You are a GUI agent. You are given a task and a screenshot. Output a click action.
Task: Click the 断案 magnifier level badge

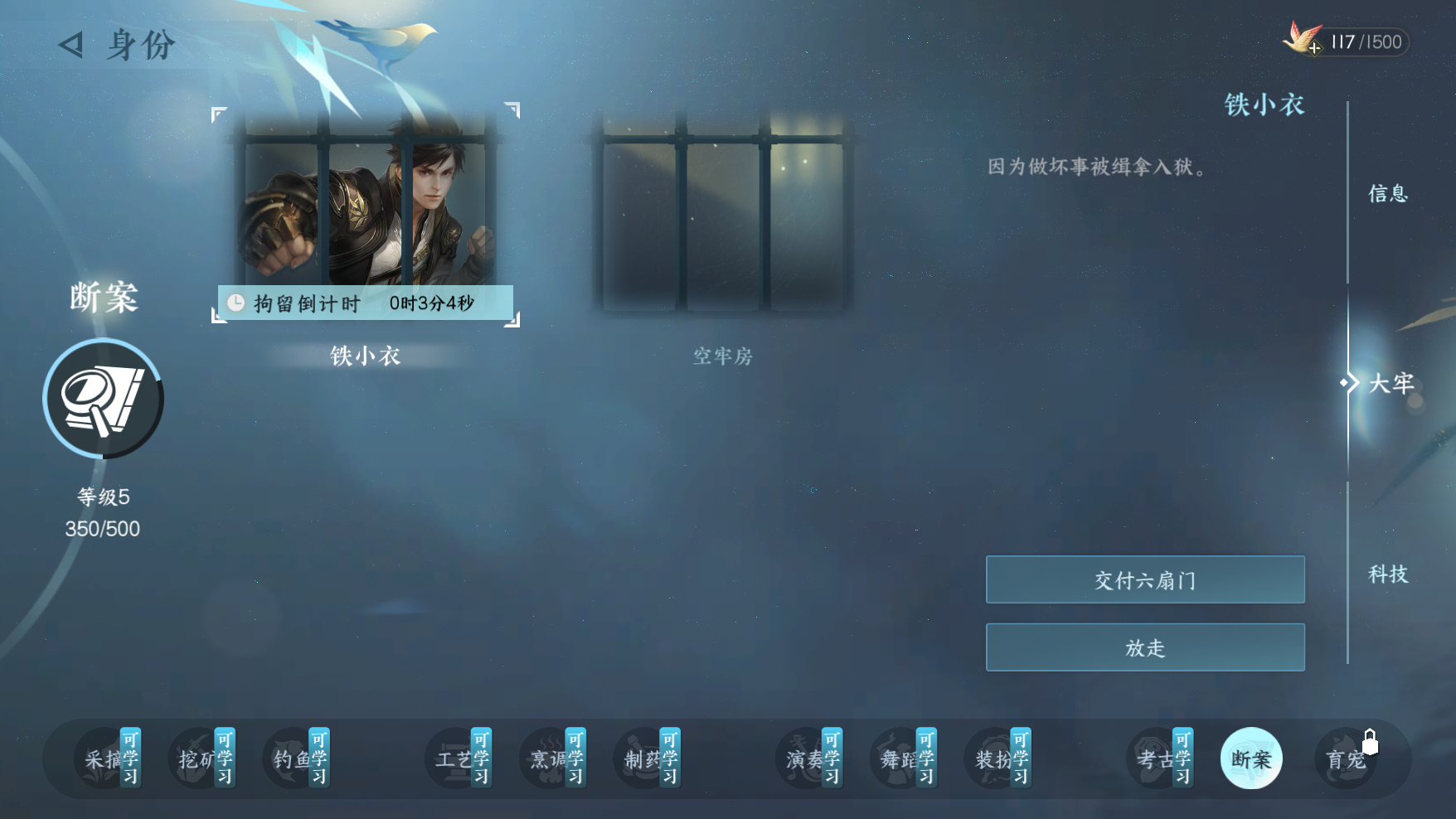click(102, 399)
